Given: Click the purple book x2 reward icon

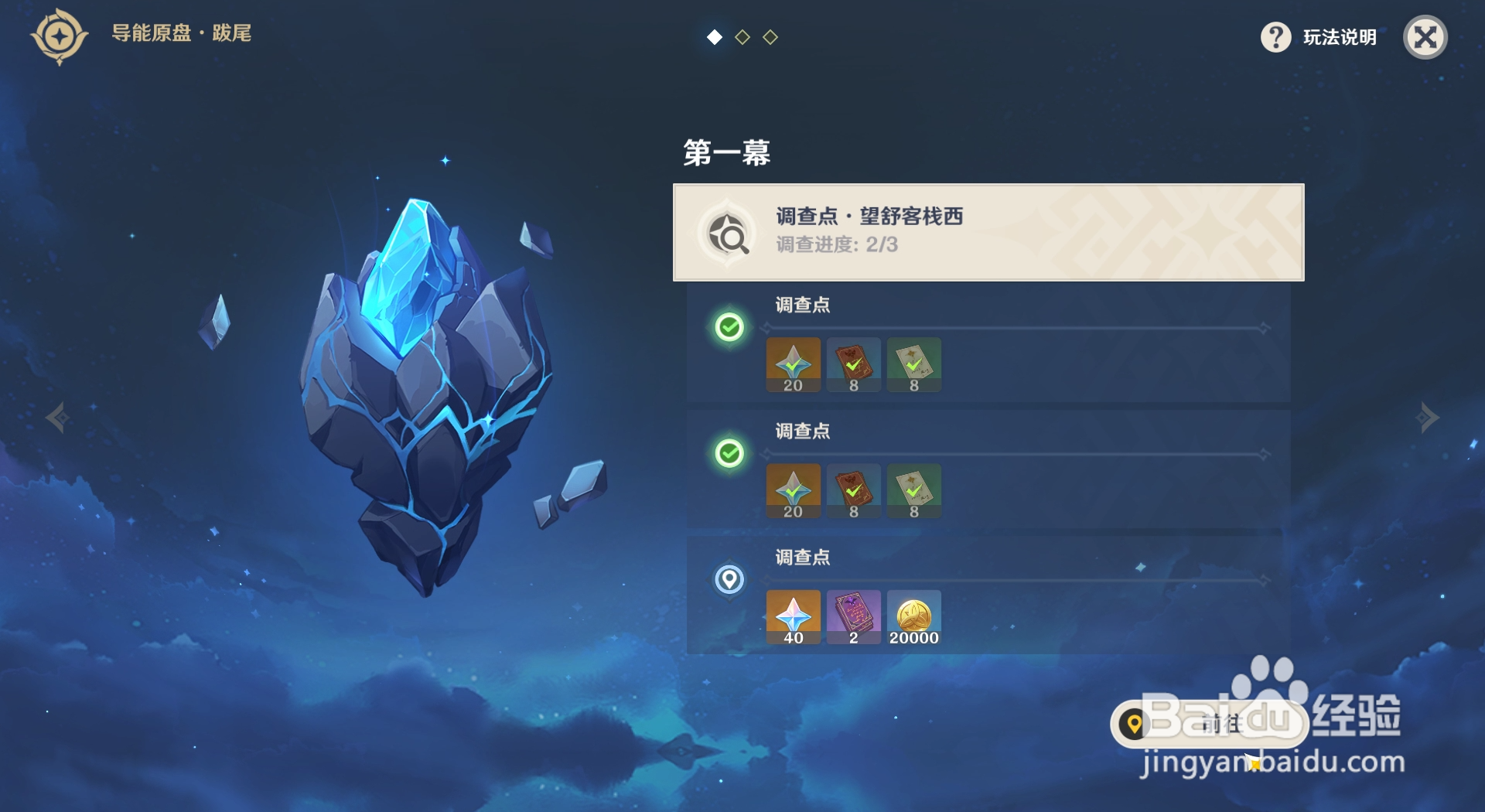Looking at the screenshot, I should [x=854, y=617].
